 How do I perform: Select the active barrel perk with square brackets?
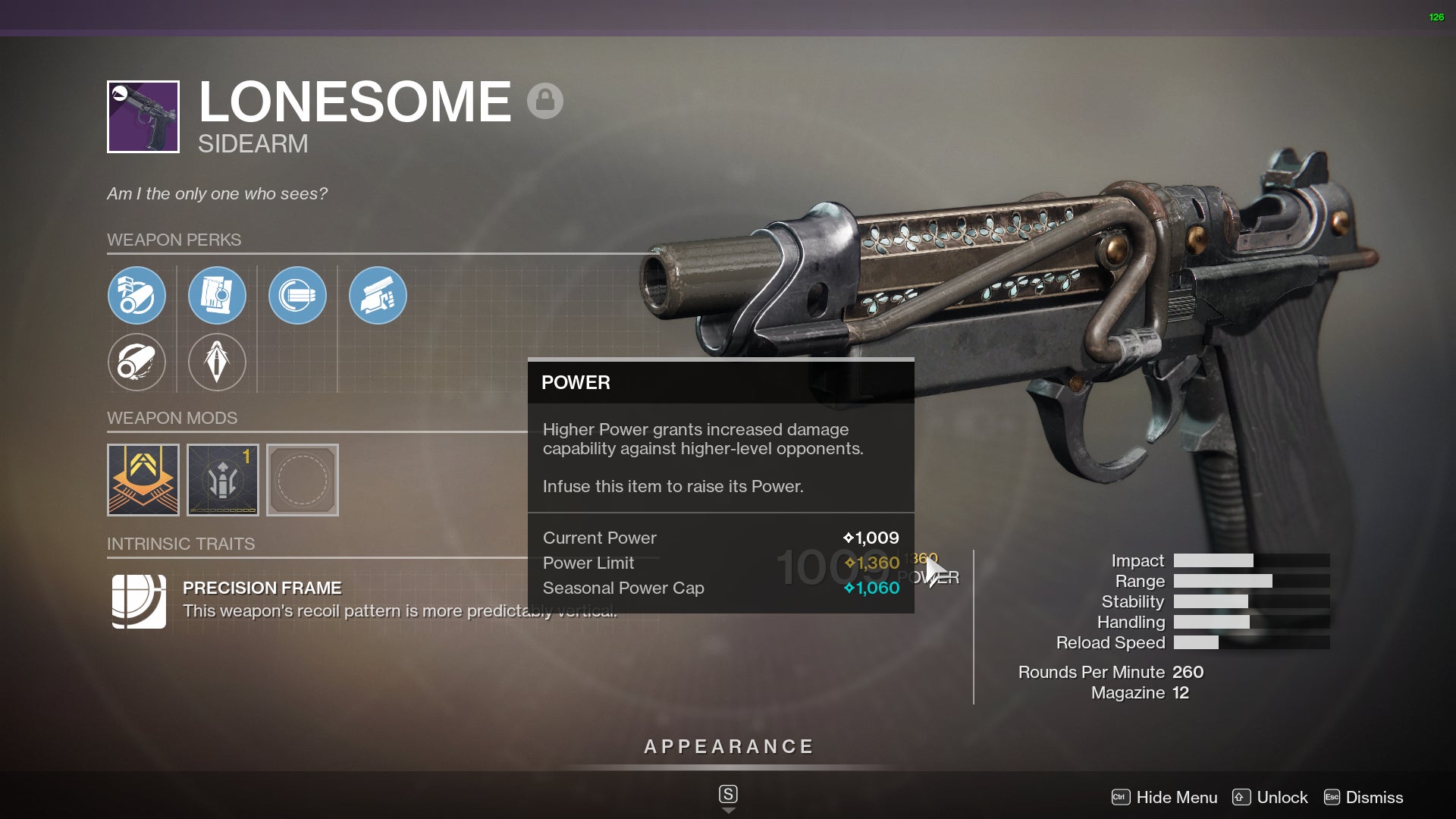click(136, 296)
